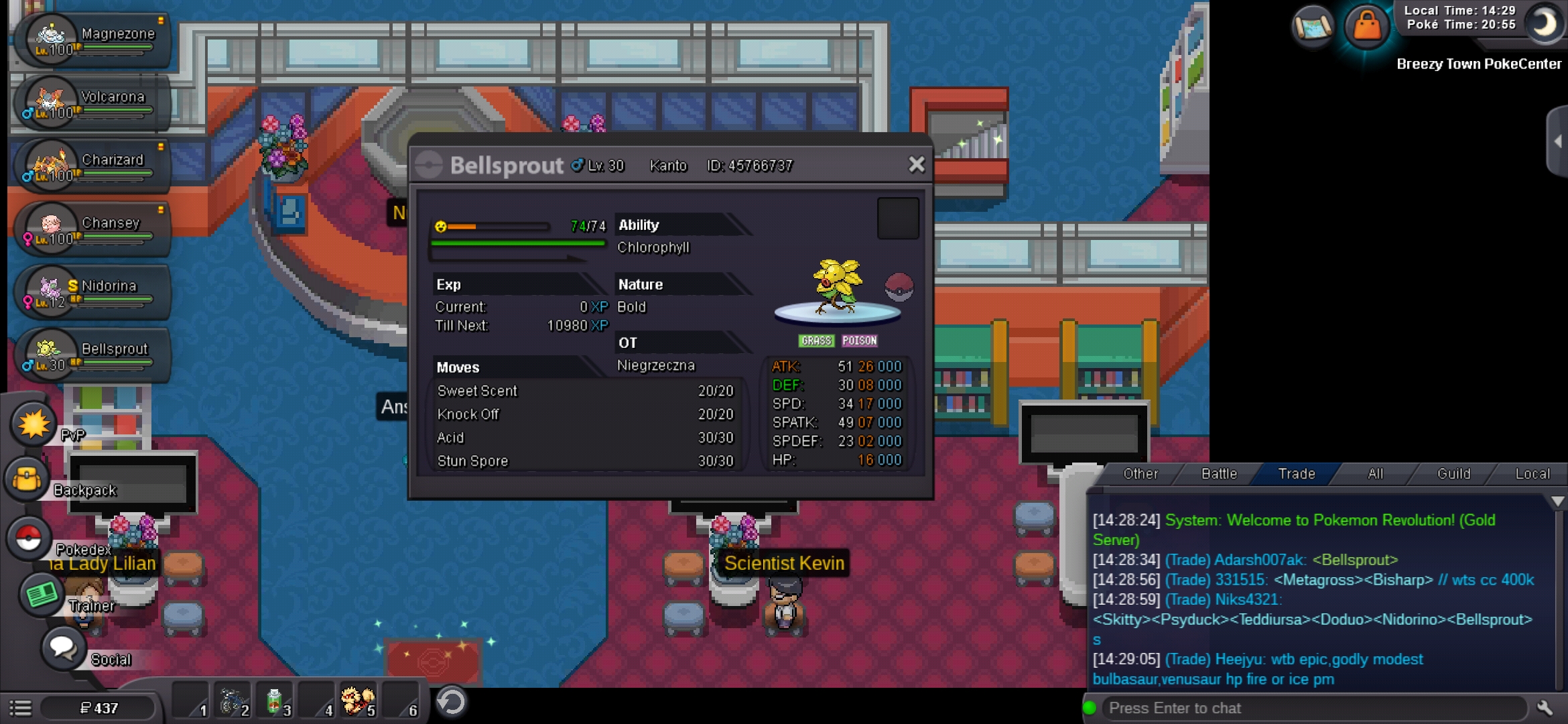Open the Social panel

[x=62, y=649]
